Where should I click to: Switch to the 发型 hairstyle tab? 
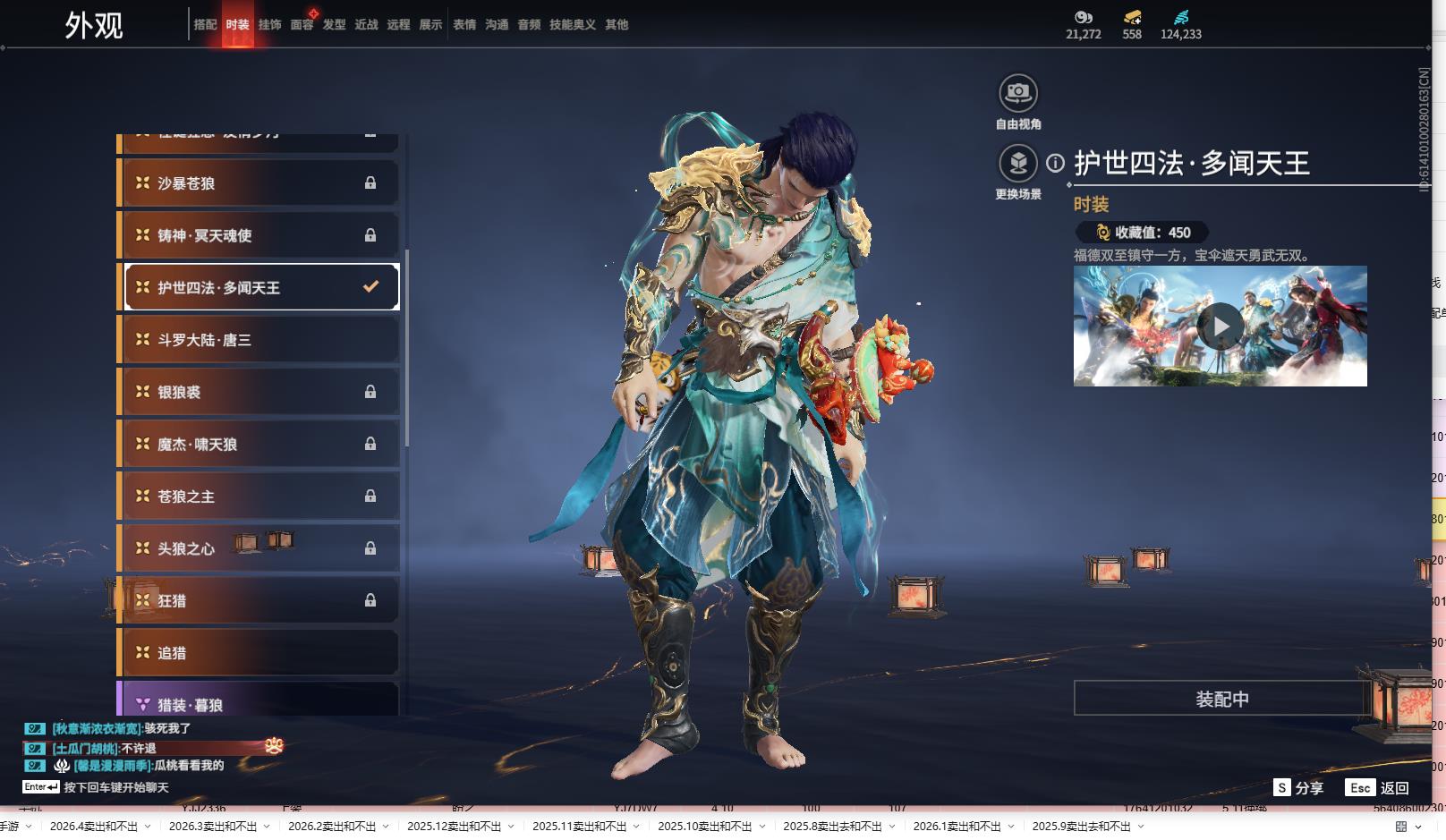coord(334,25)
